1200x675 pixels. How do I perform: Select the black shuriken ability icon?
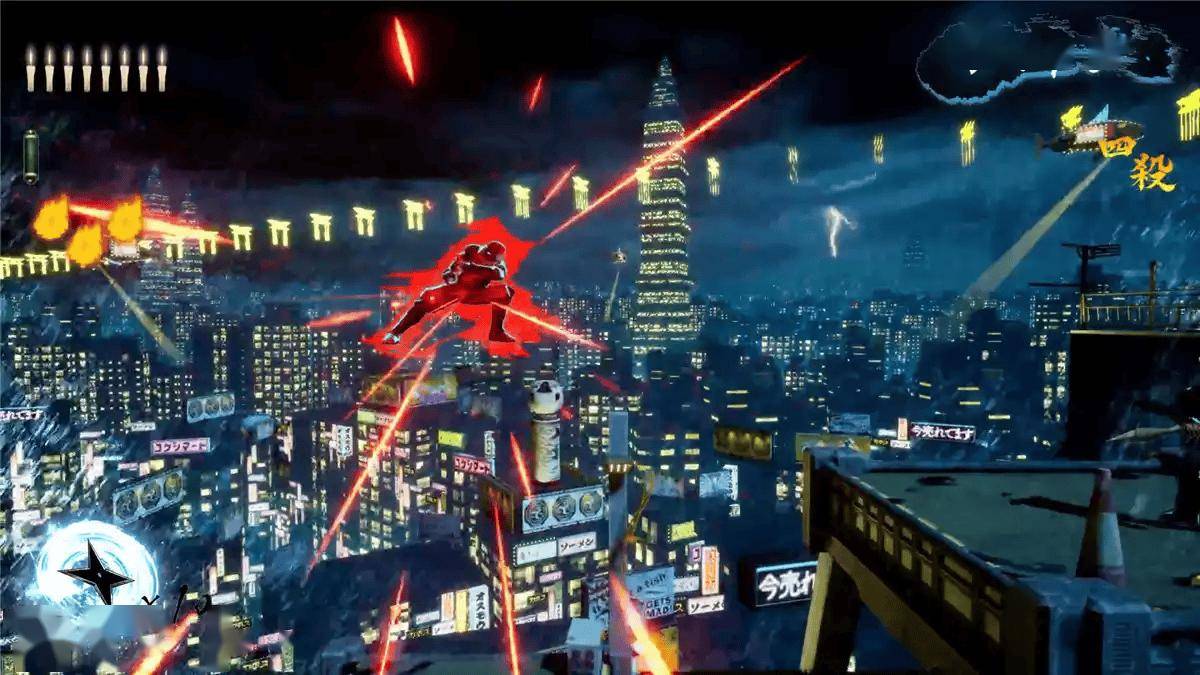click(x=97, y=570)
